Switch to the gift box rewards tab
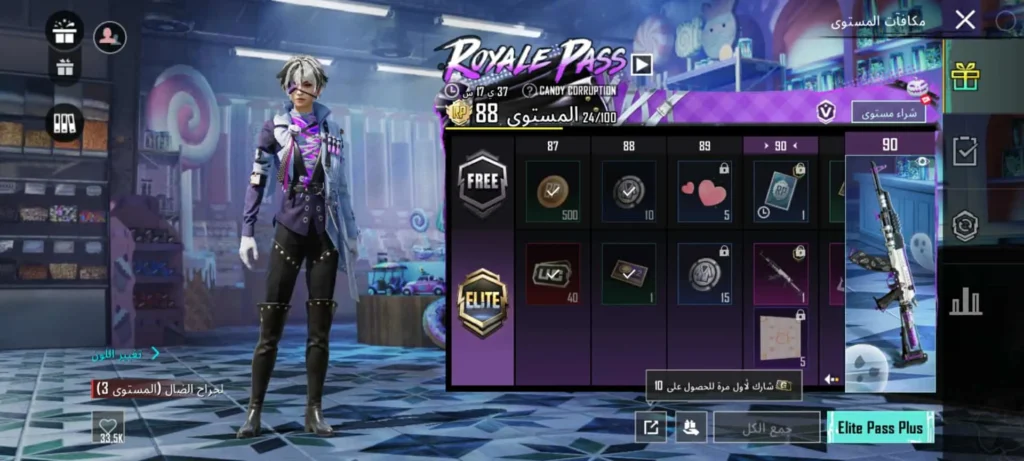 [965, 76]
